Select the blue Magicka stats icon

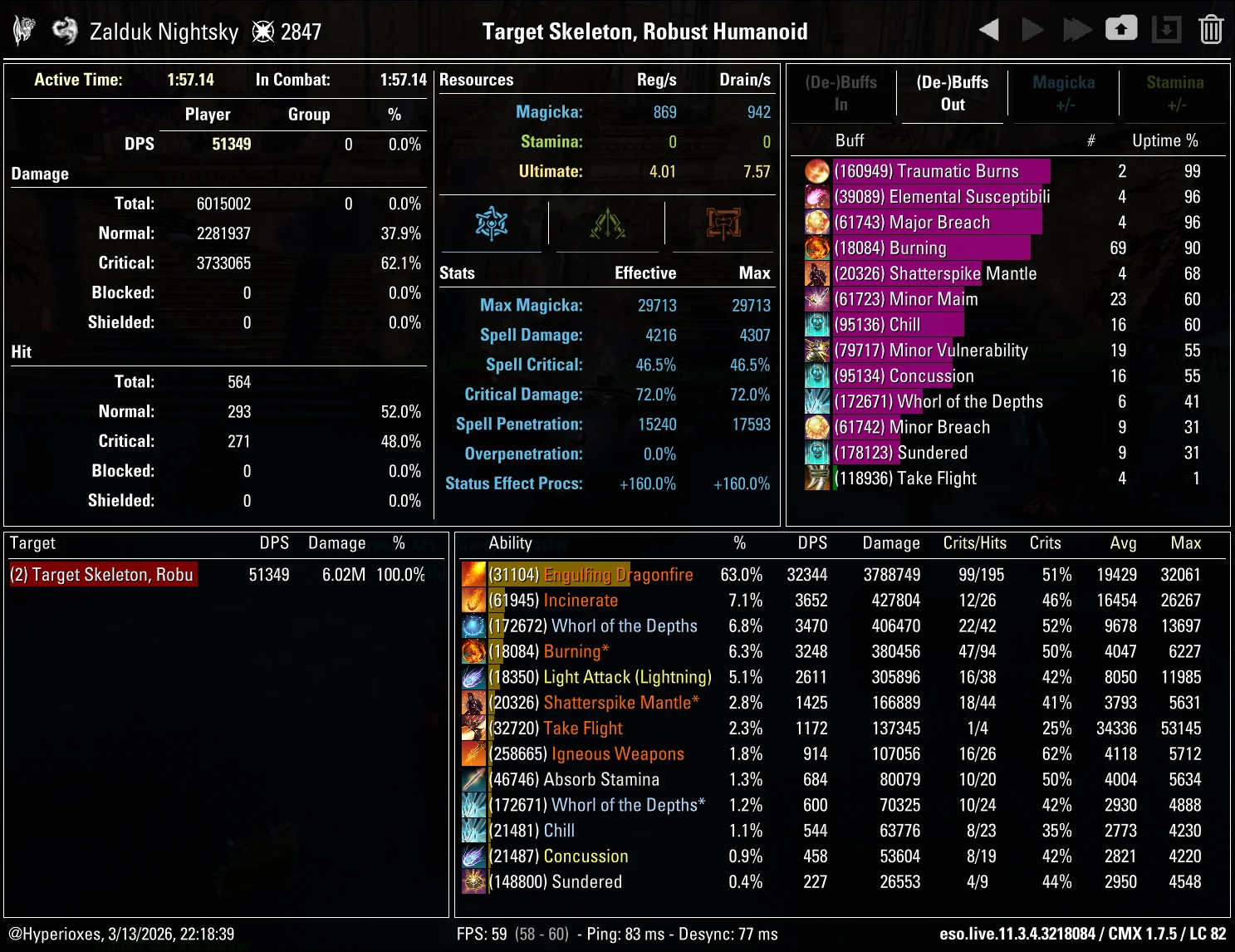pyautogui.click(x=493, y=223)
